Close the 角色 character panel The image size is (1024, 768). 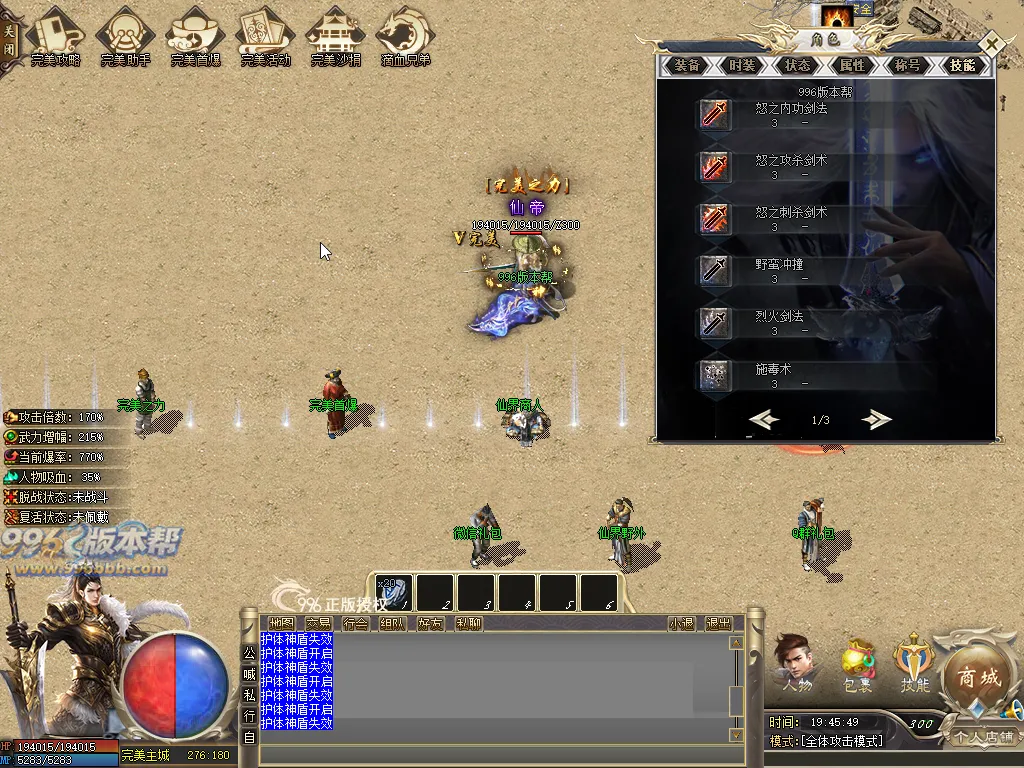point(991,45)
